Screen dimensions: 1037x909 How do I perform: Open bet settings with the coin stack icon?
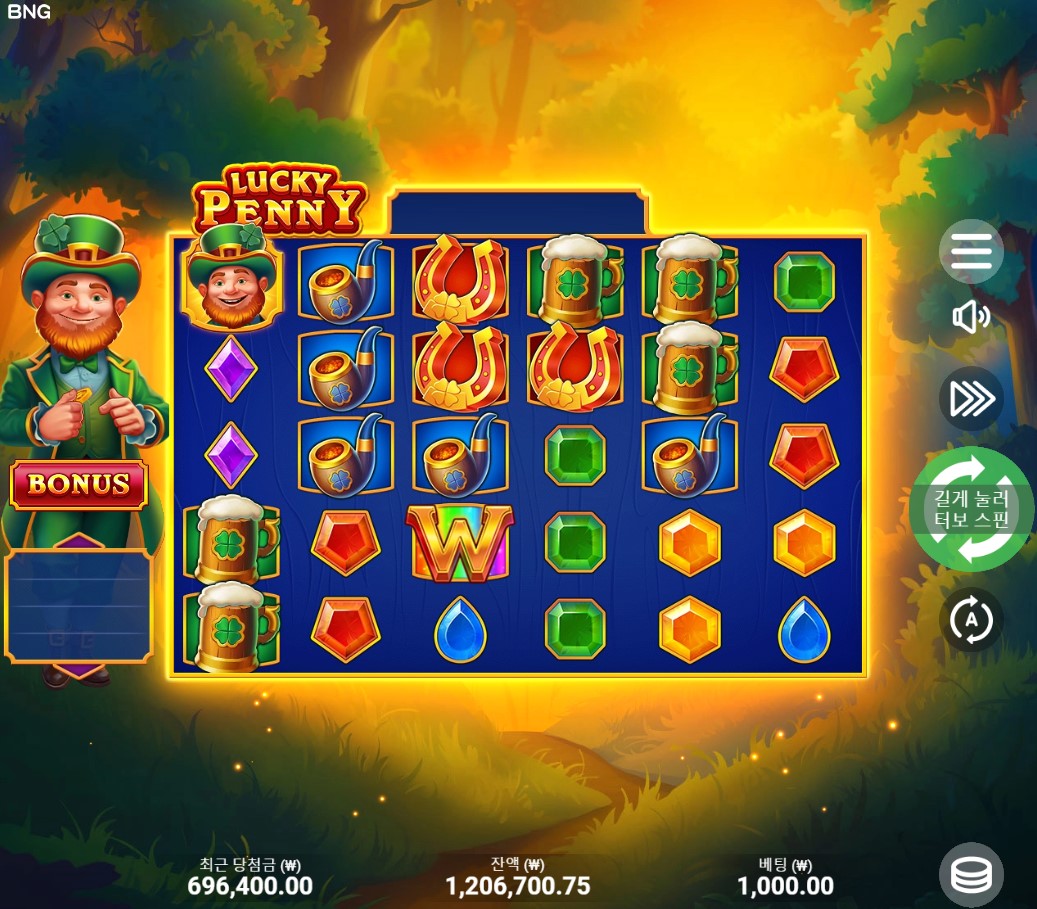point(971,875)
